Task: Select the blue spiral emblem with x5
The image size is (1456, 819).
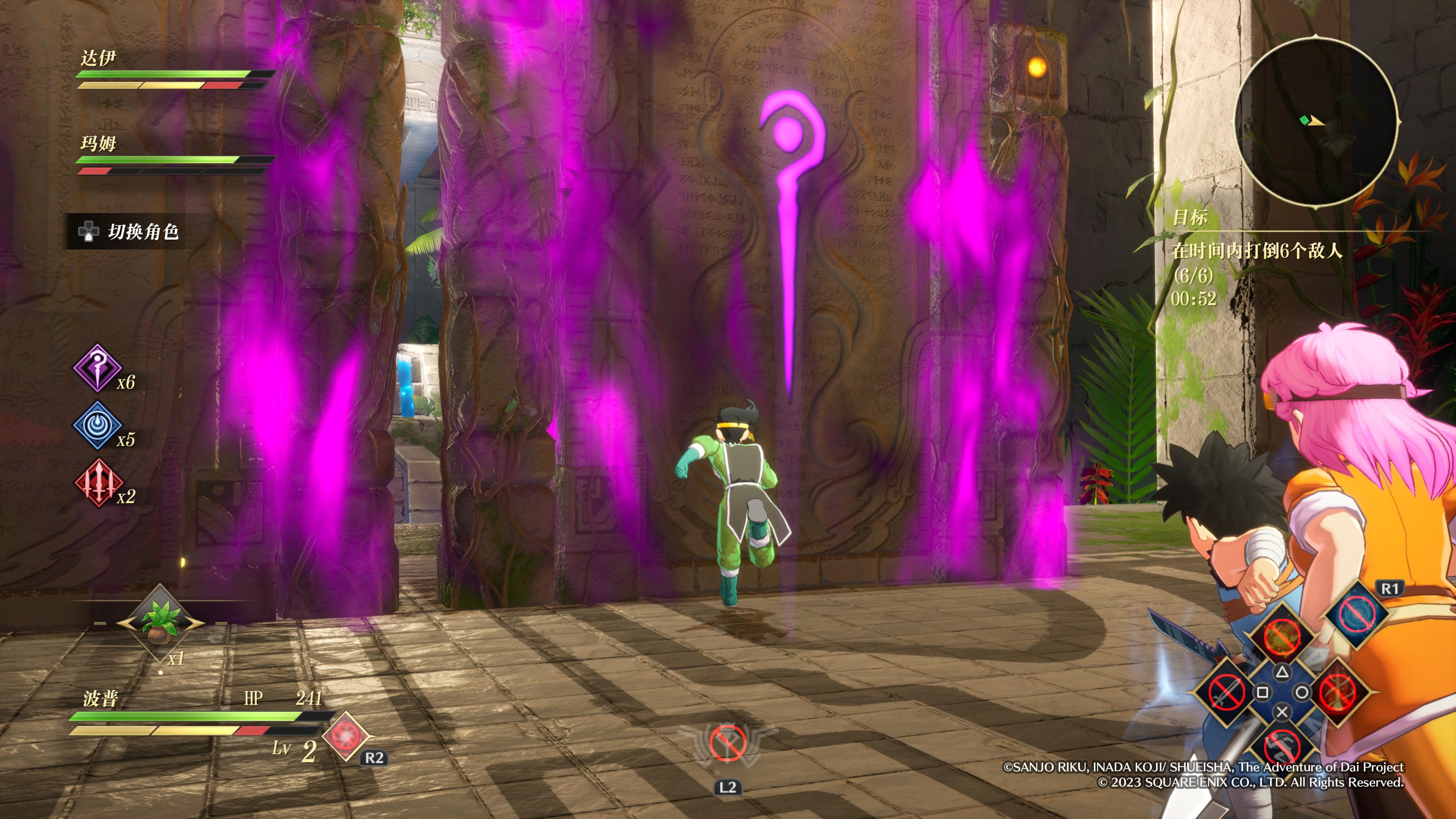Action: point(97,425)
